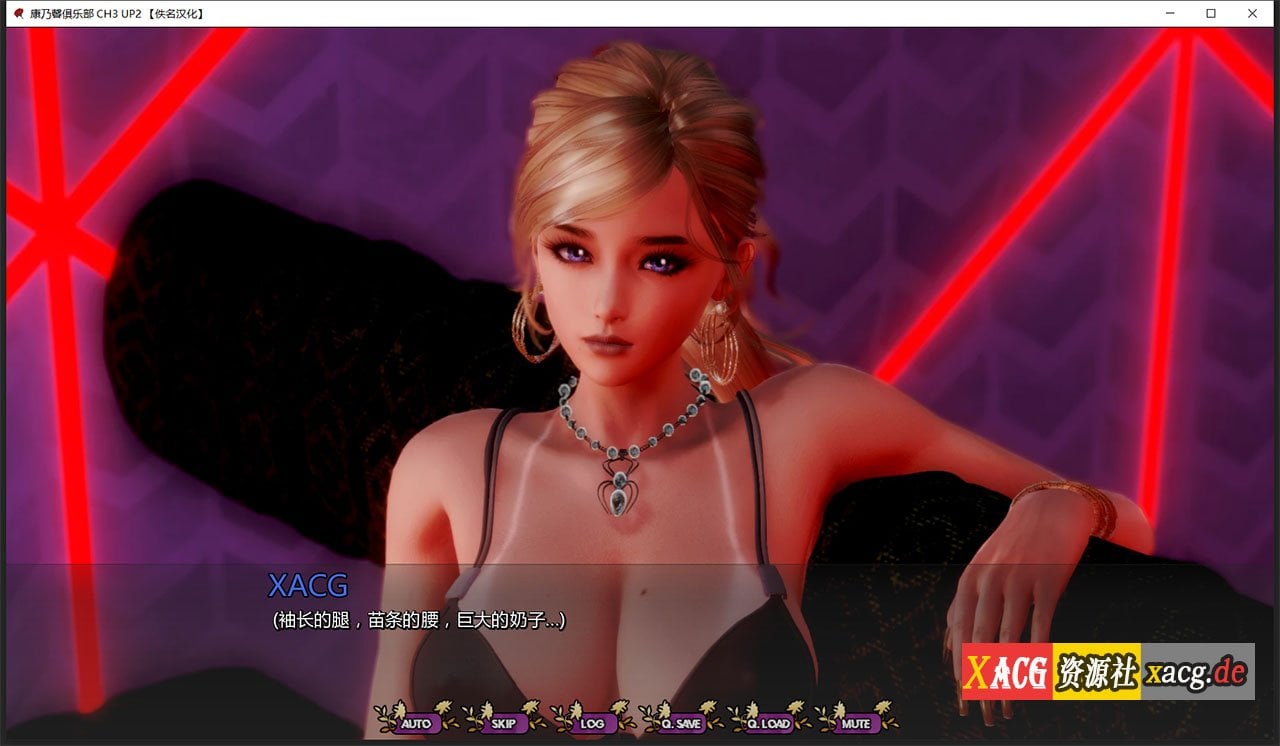Enable Auto dialogue advance
The height and width of the screenshot is (746, 1280).
[415, 723]
